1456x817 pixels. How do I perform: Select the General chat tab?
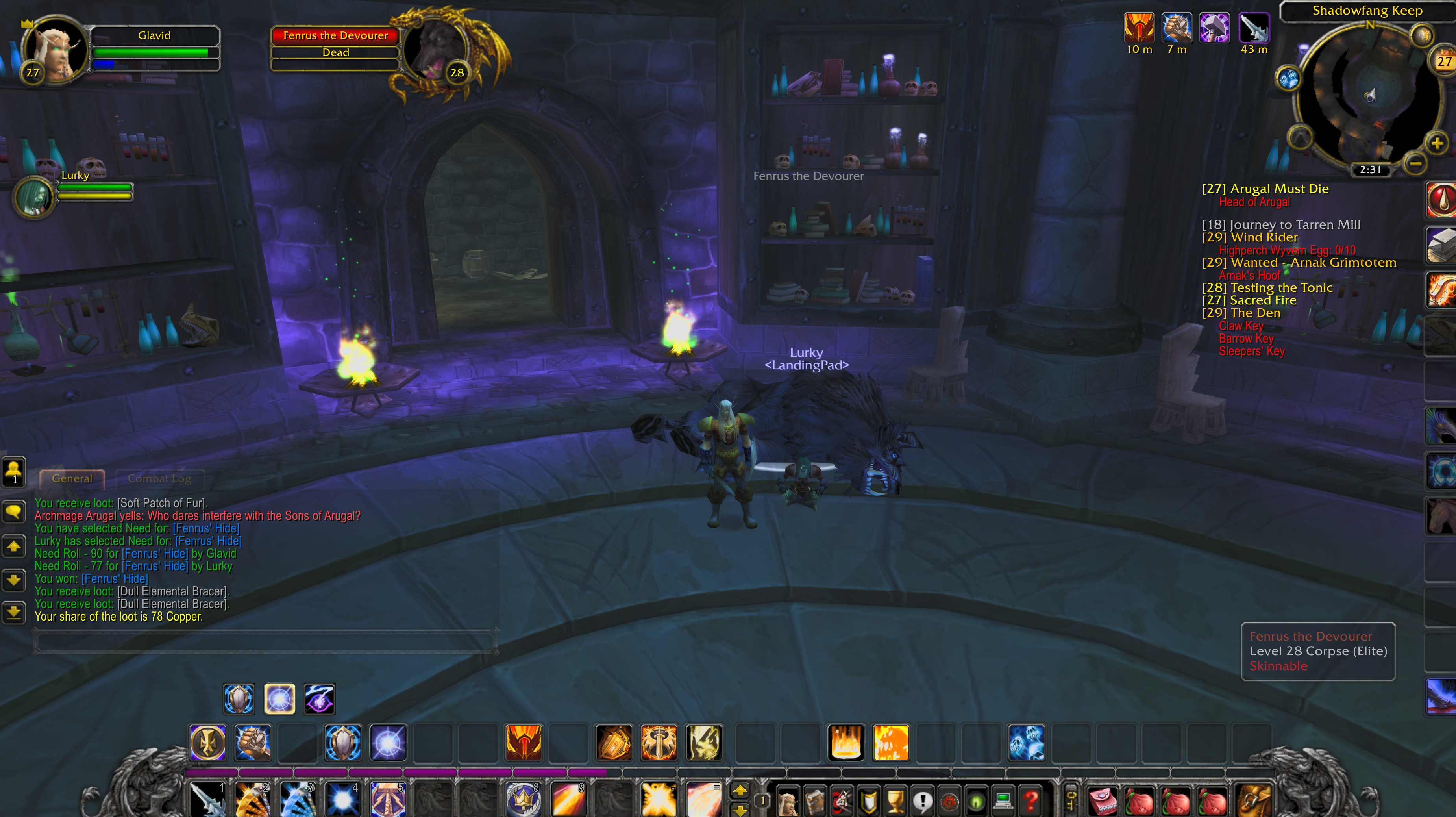[x=72, y=478]
